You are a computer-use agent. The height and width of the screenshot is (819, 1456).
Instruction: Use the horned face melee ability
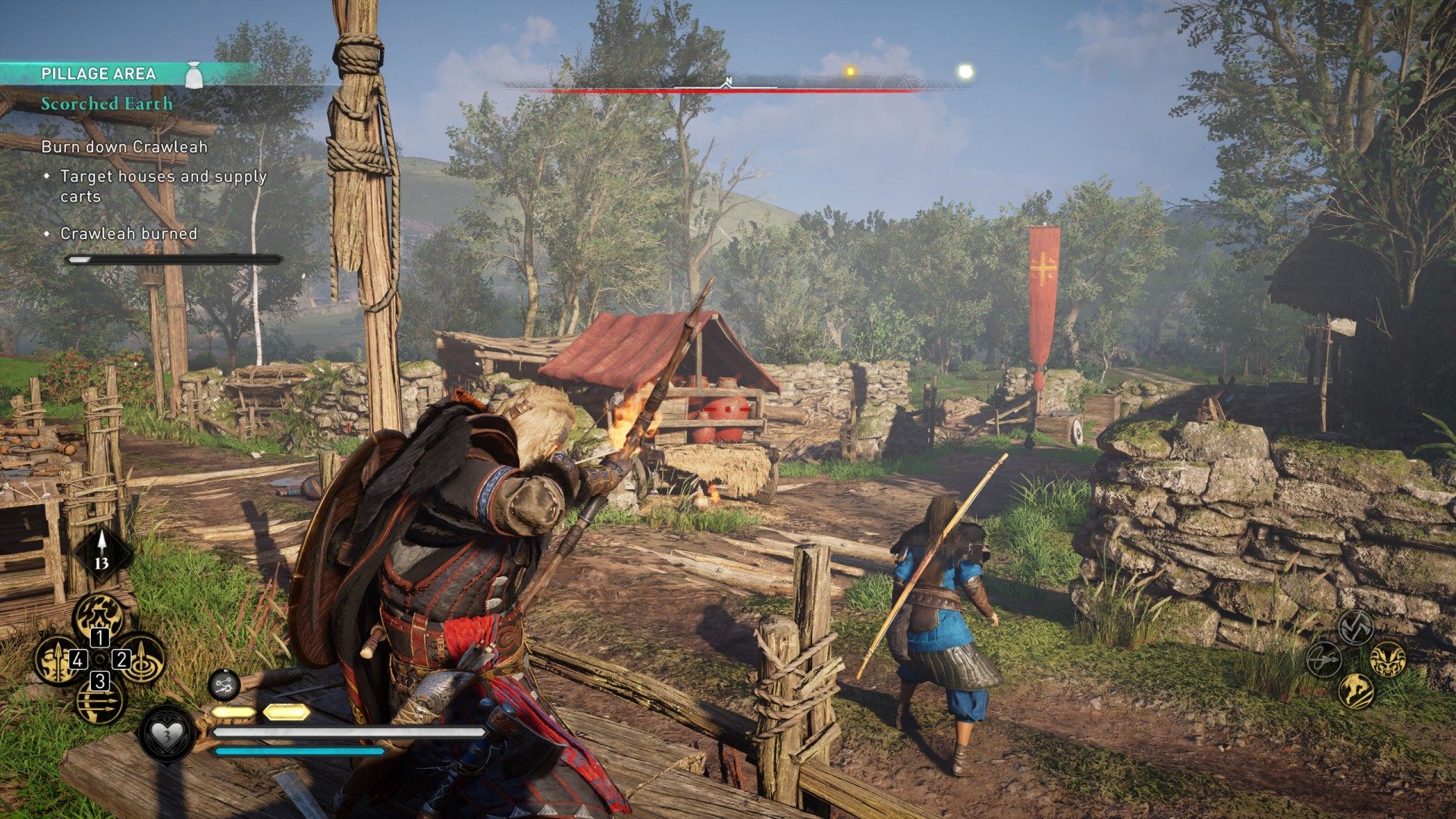pyautogui.click(x=1388, y=658)
